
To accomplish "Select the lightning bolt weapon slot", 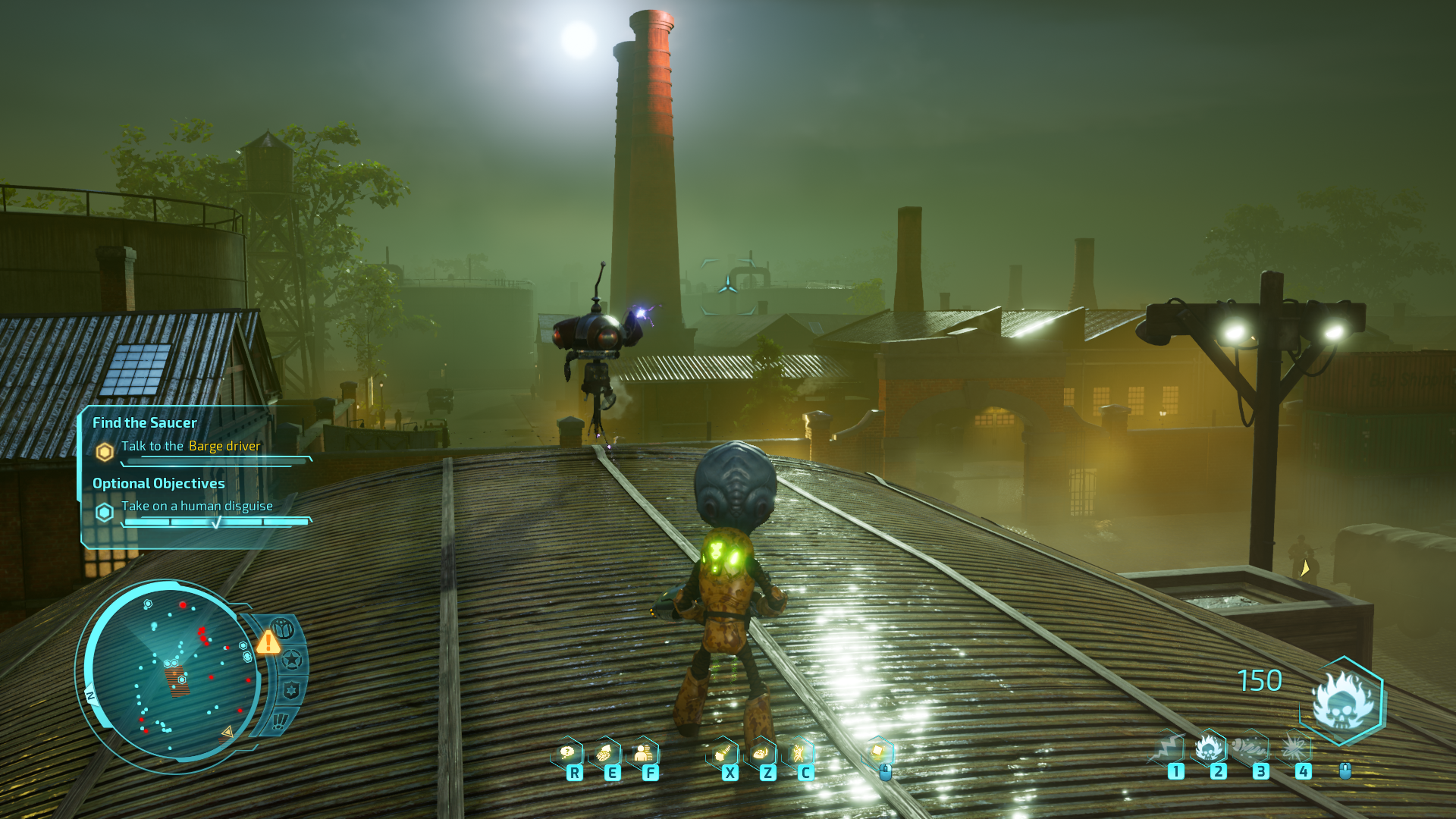I will pyautogui.click(x=1167, y=748).
